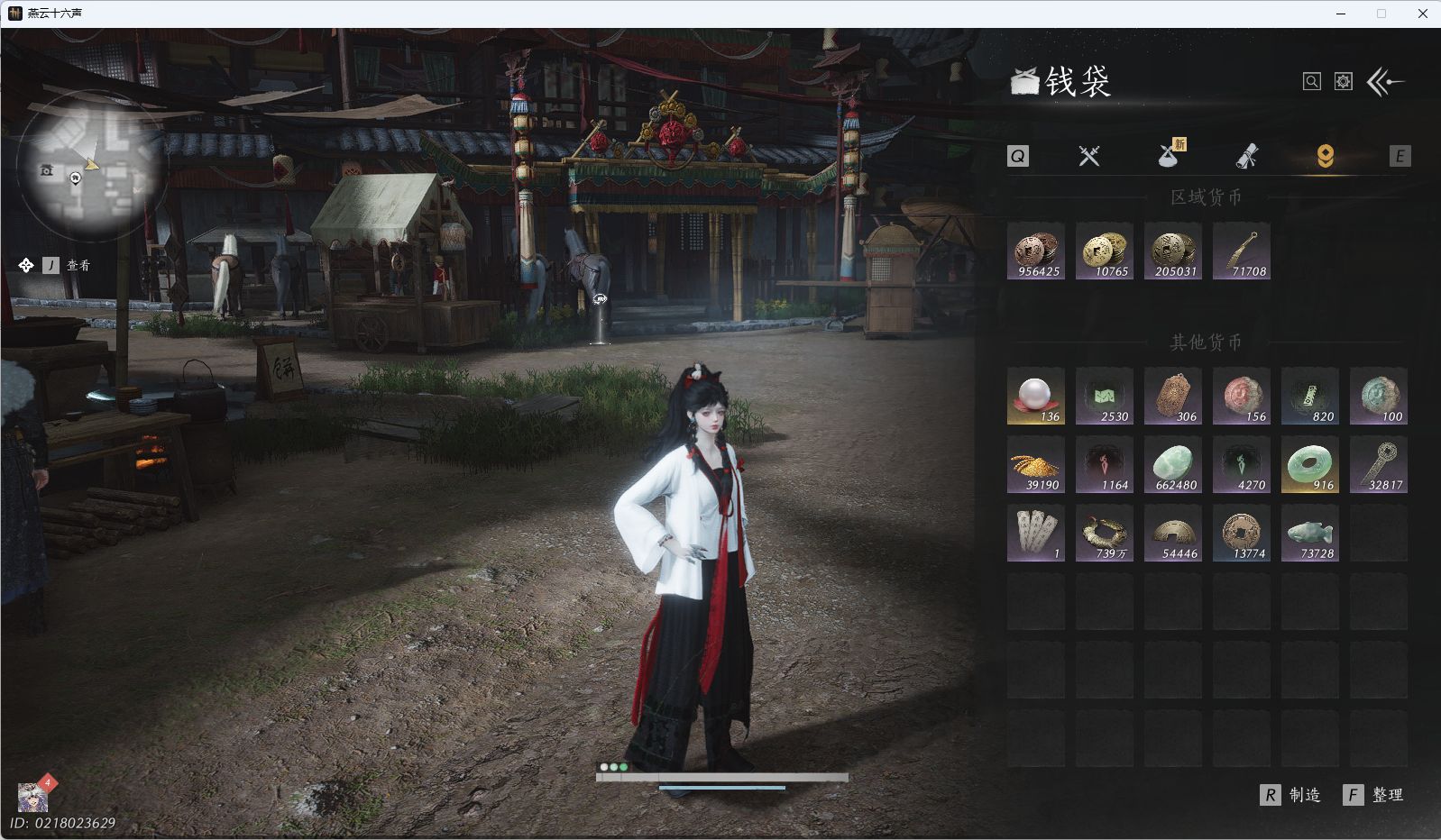The width and height of the screenshot is (1441, 840).
Task: Select the white pearl currency slot
Action: [1036, 397]
